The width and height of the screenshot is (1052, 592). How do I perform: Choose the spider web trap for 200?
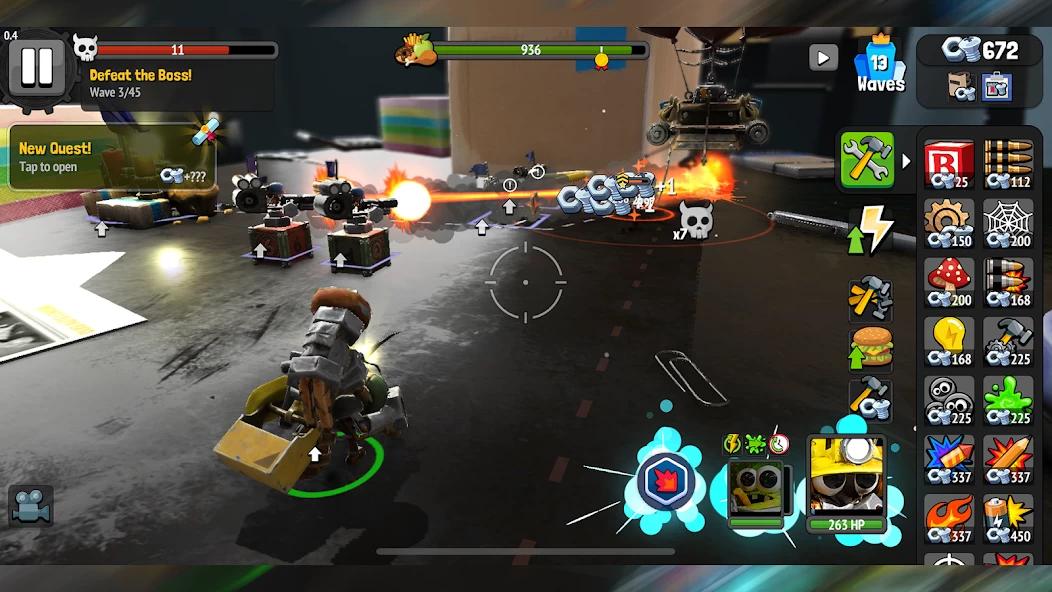[x=1007, y=222]
